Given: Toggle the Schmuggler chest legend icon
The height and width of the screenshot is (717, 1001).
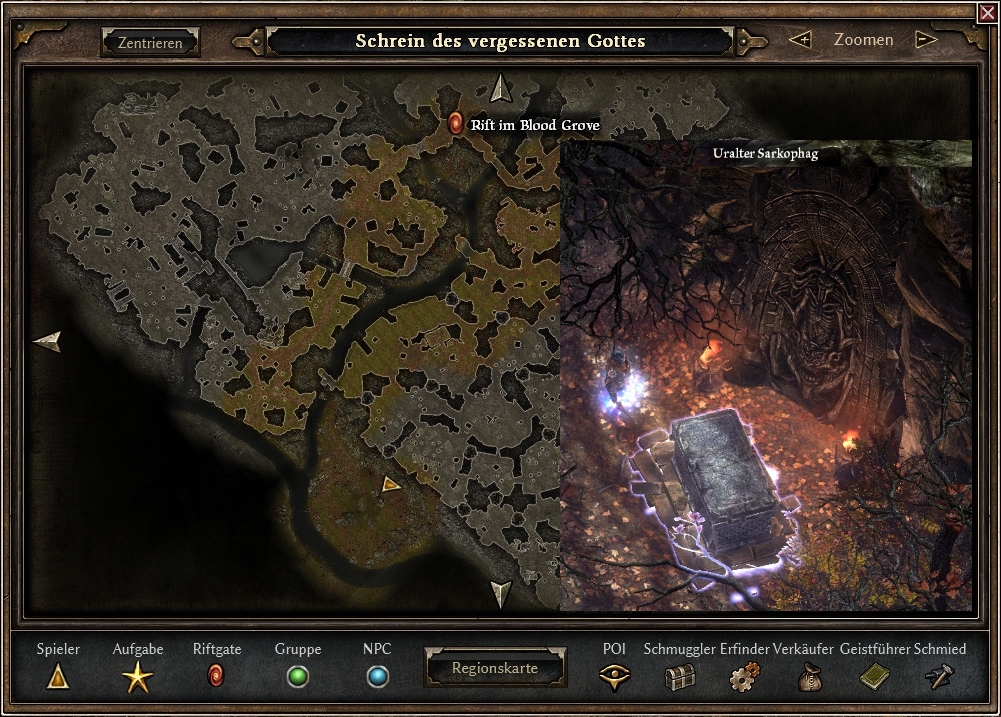Looking at the screenshot, I should coord(679,678).
